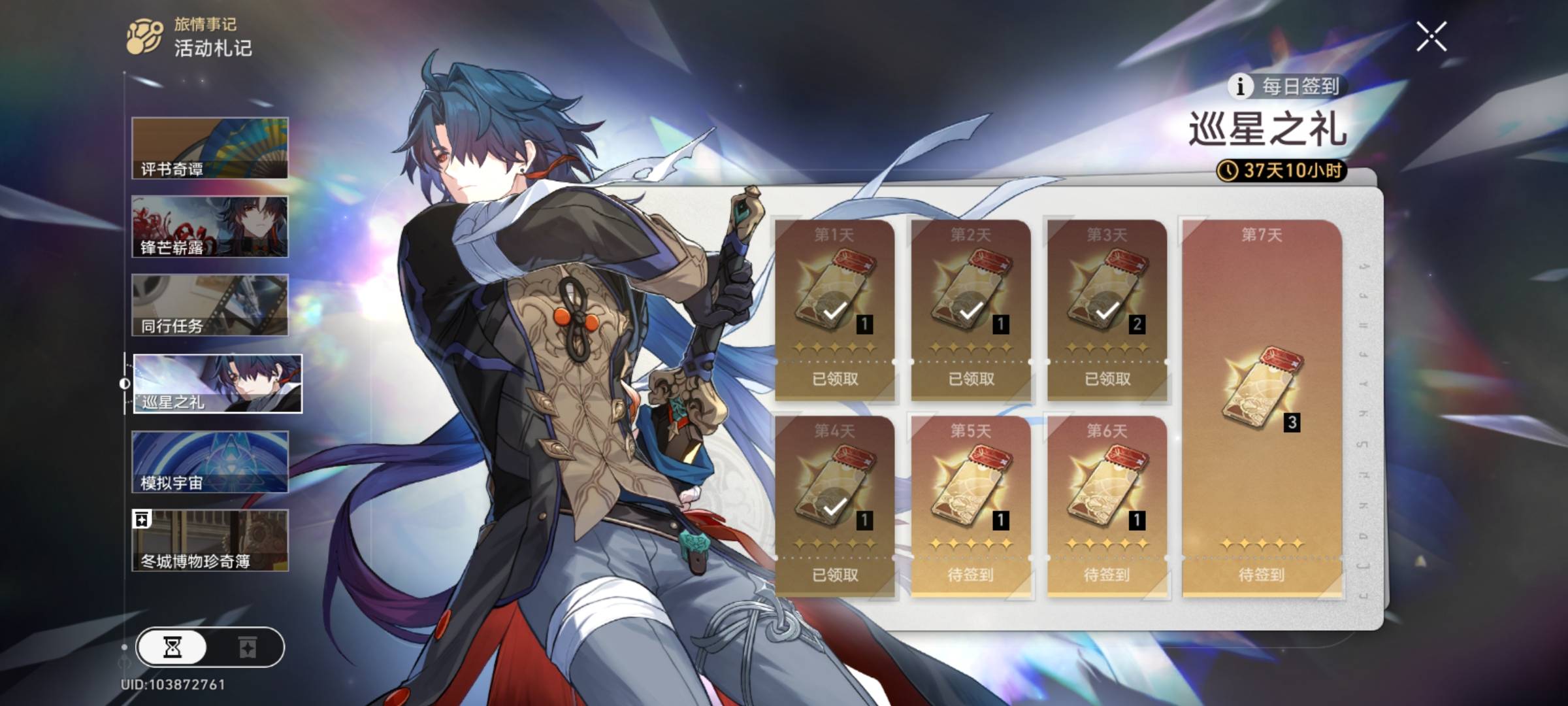1568x706 pixels.
Task: Select the 巡星之礼 event tab
Action: tap(218, 384)
